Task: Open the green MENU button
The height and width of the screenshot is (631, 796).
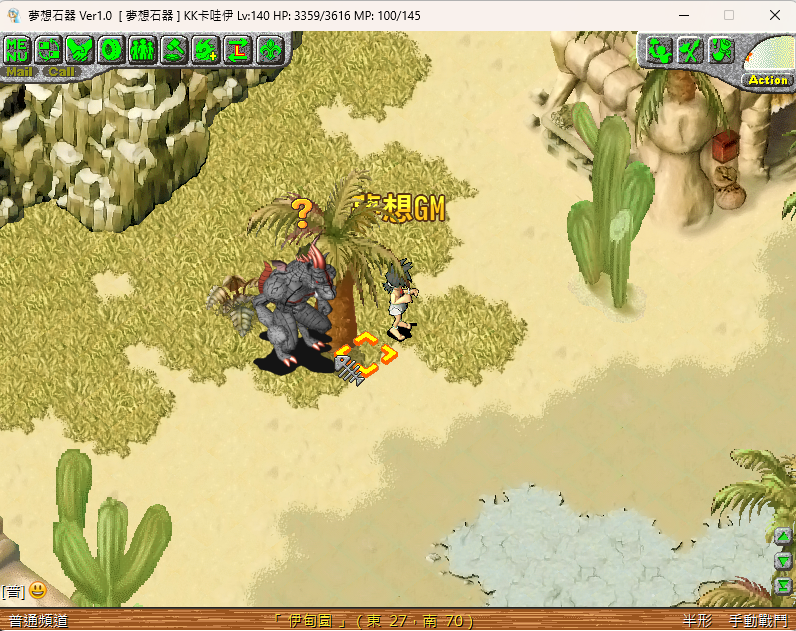Action: (x=18, y=48)
